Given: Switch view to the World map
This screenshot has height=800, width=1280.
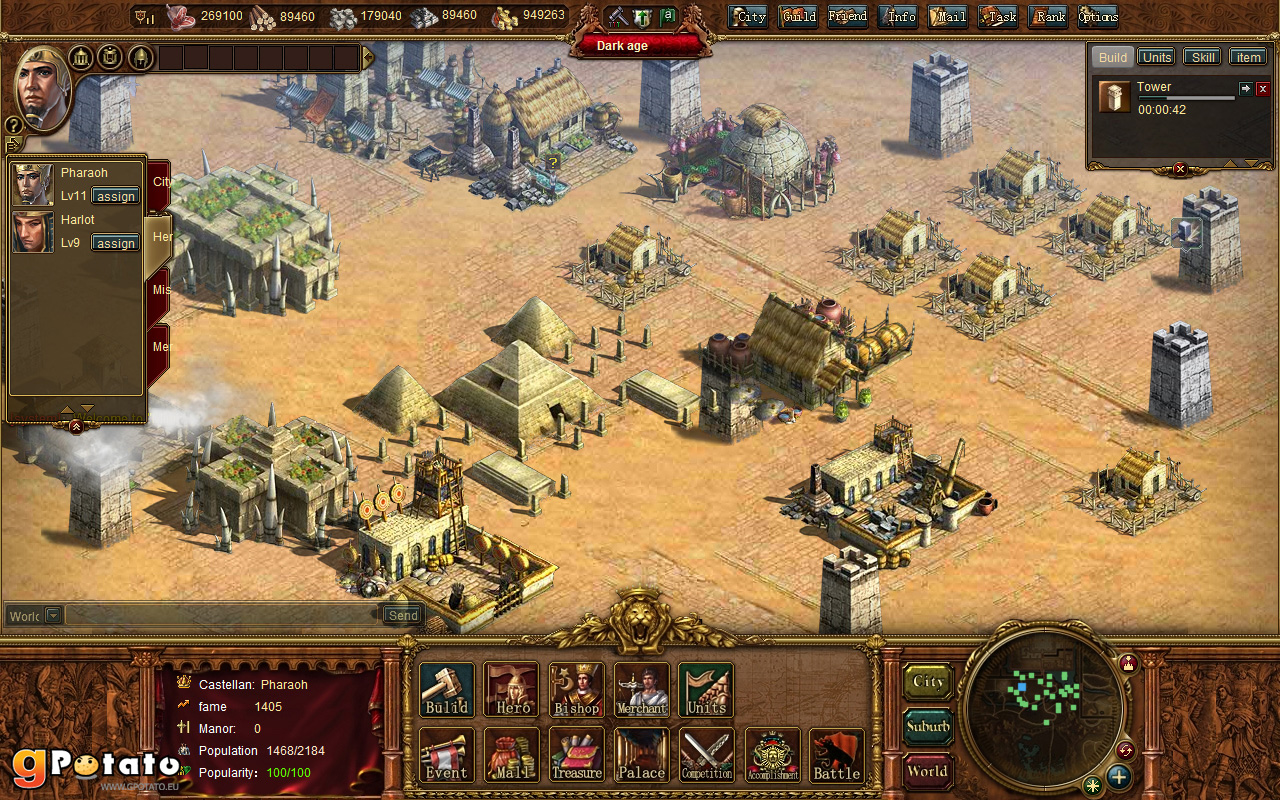Looking at the screenshot, I should (x=928, y=771).
